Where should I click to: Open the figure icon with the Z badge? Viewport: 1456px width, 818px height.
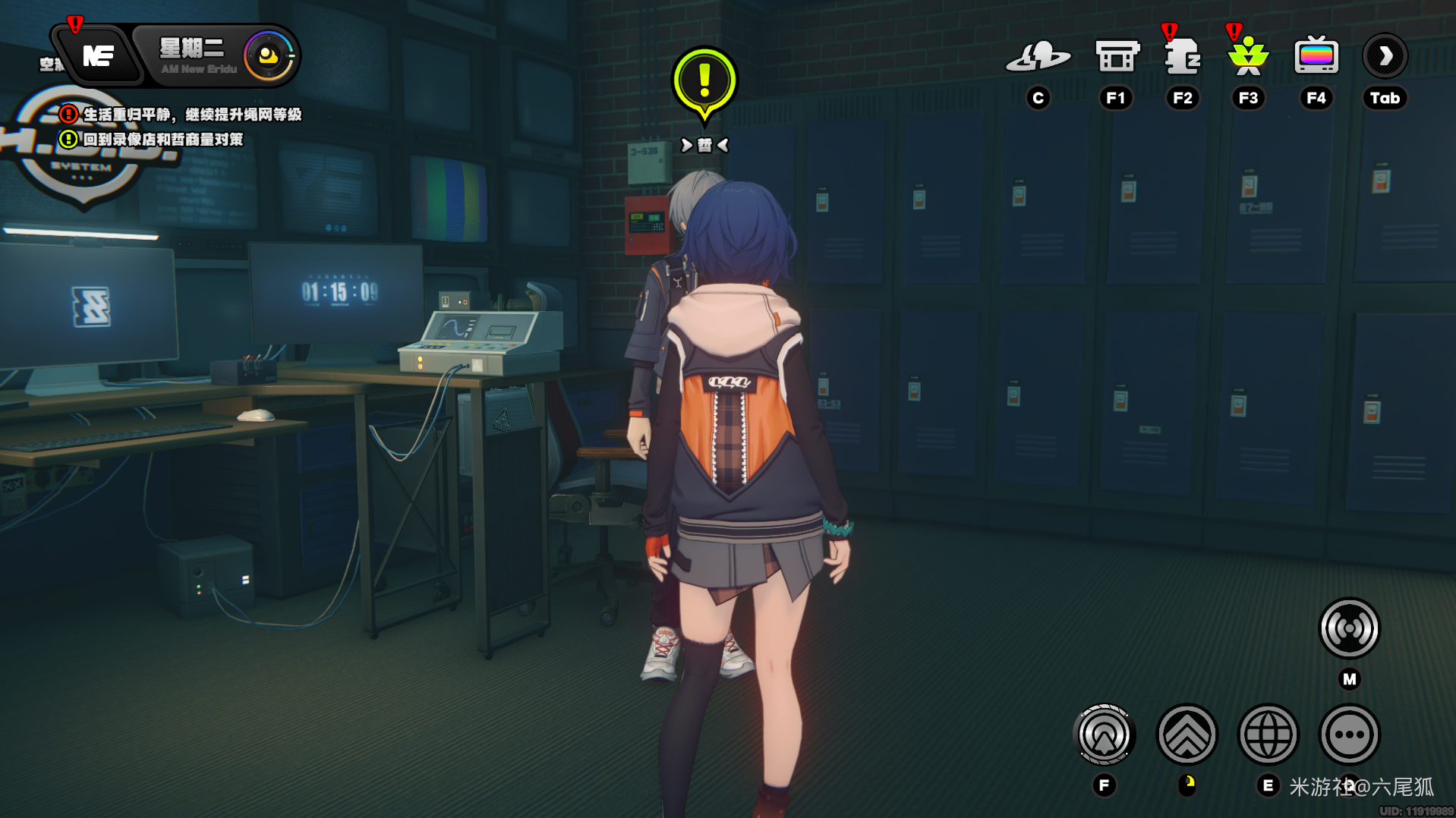tap(1182, 57)
